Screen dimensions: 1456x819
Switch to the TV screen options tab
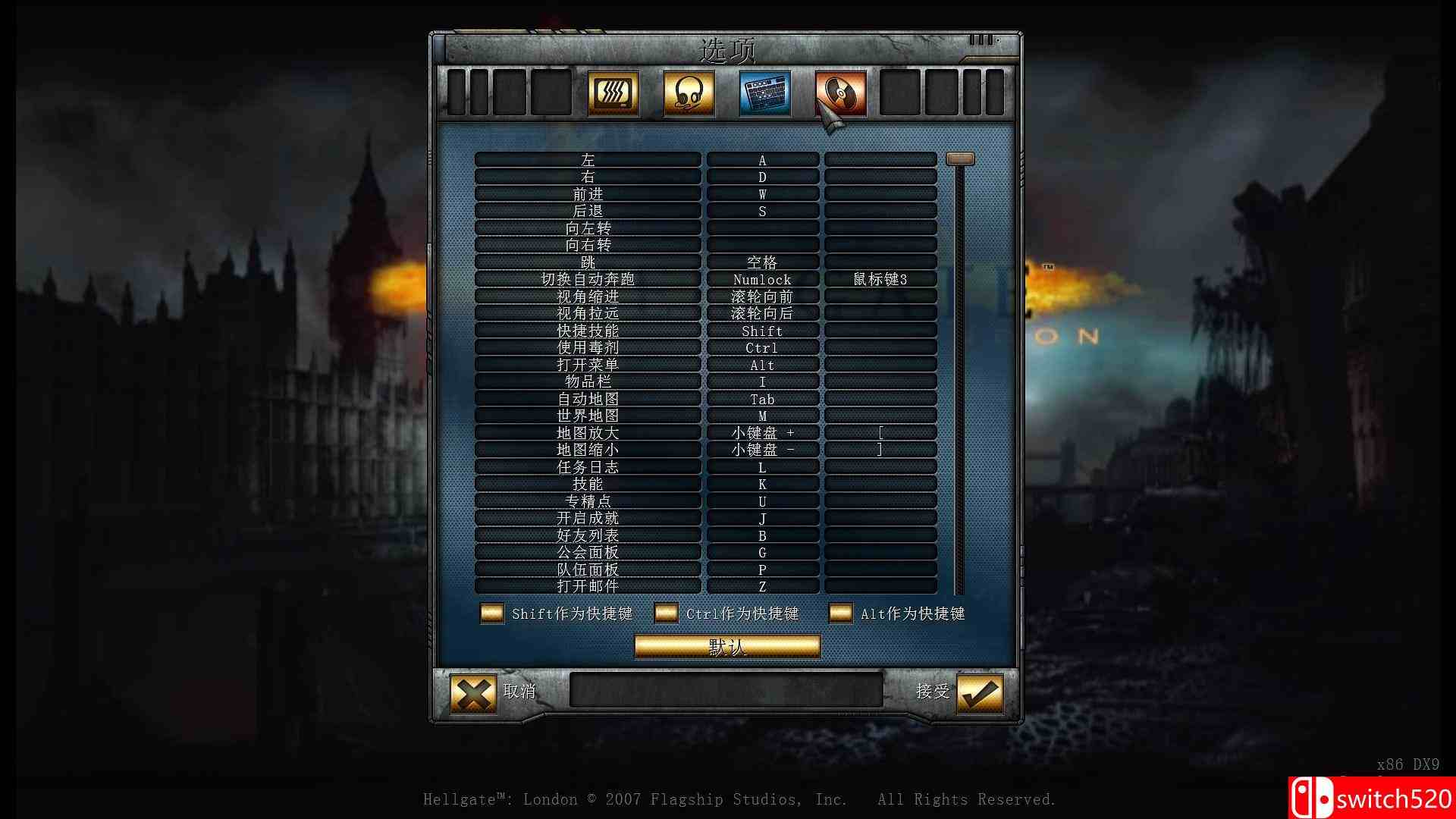613,93
